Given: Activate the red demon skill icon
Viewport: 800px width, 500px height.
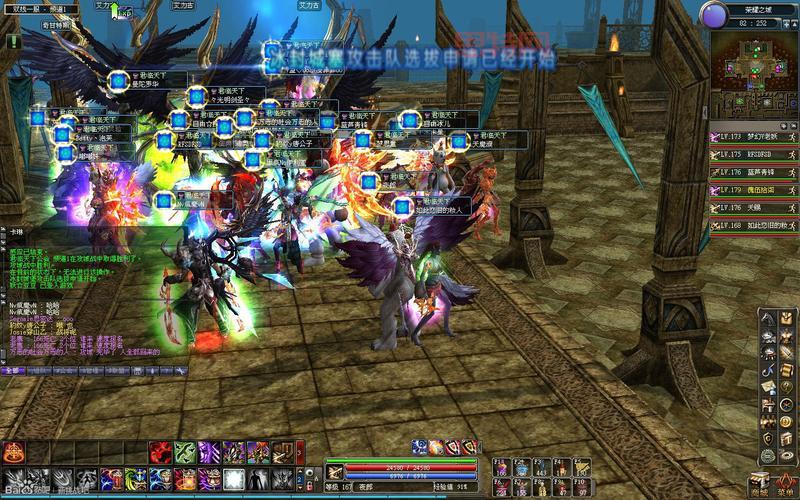Looking at the screenshot, I should click(161, 452).
